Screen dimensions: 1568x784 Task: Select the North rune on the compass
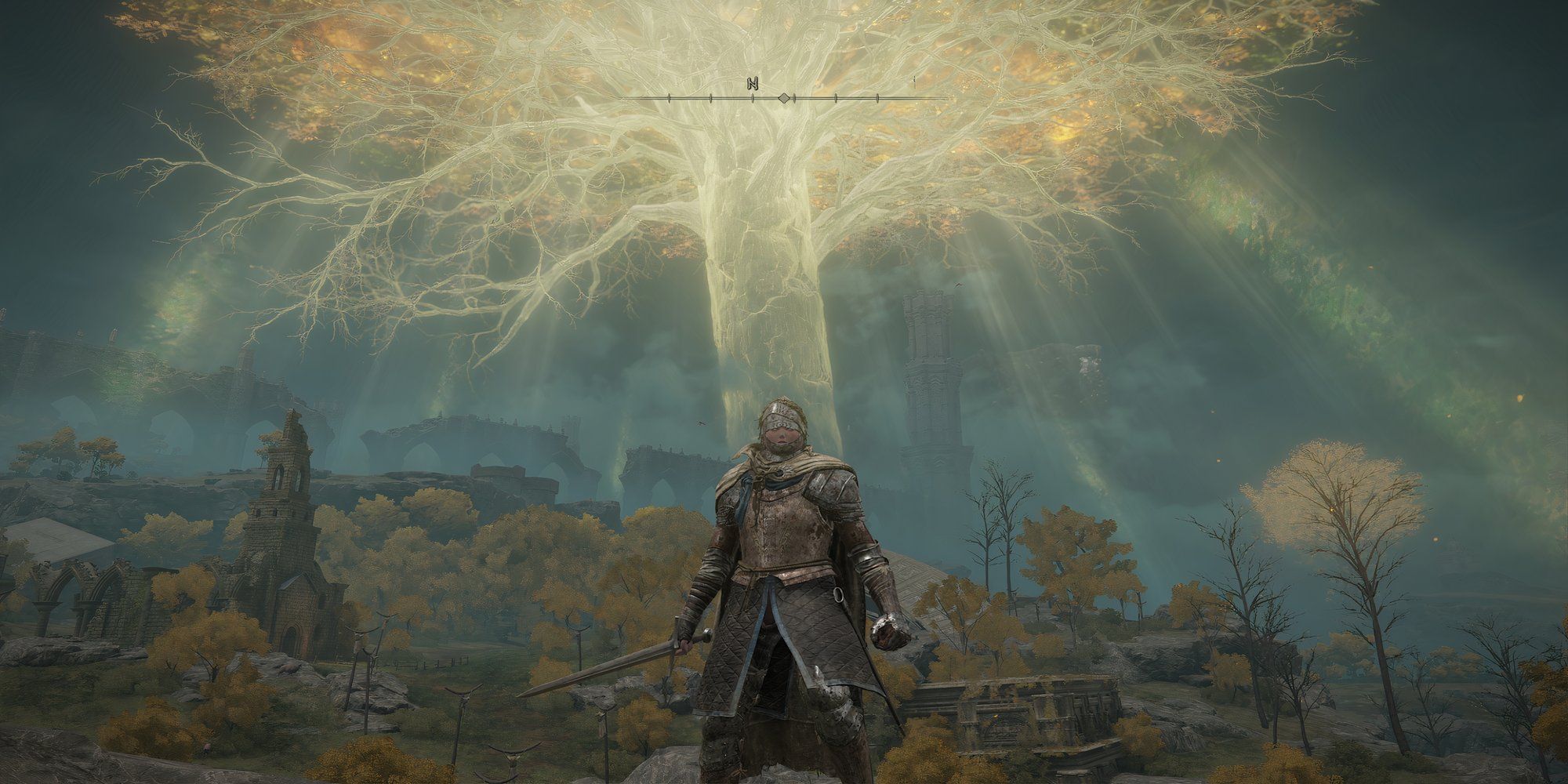pyautogui.click(x=752, y=83)
